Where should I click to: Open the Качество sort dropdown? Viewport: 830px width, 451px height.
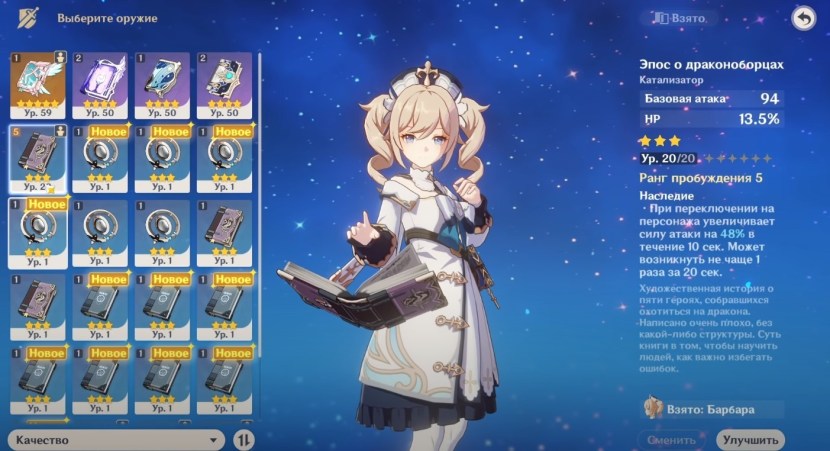(x=116, y=439)
